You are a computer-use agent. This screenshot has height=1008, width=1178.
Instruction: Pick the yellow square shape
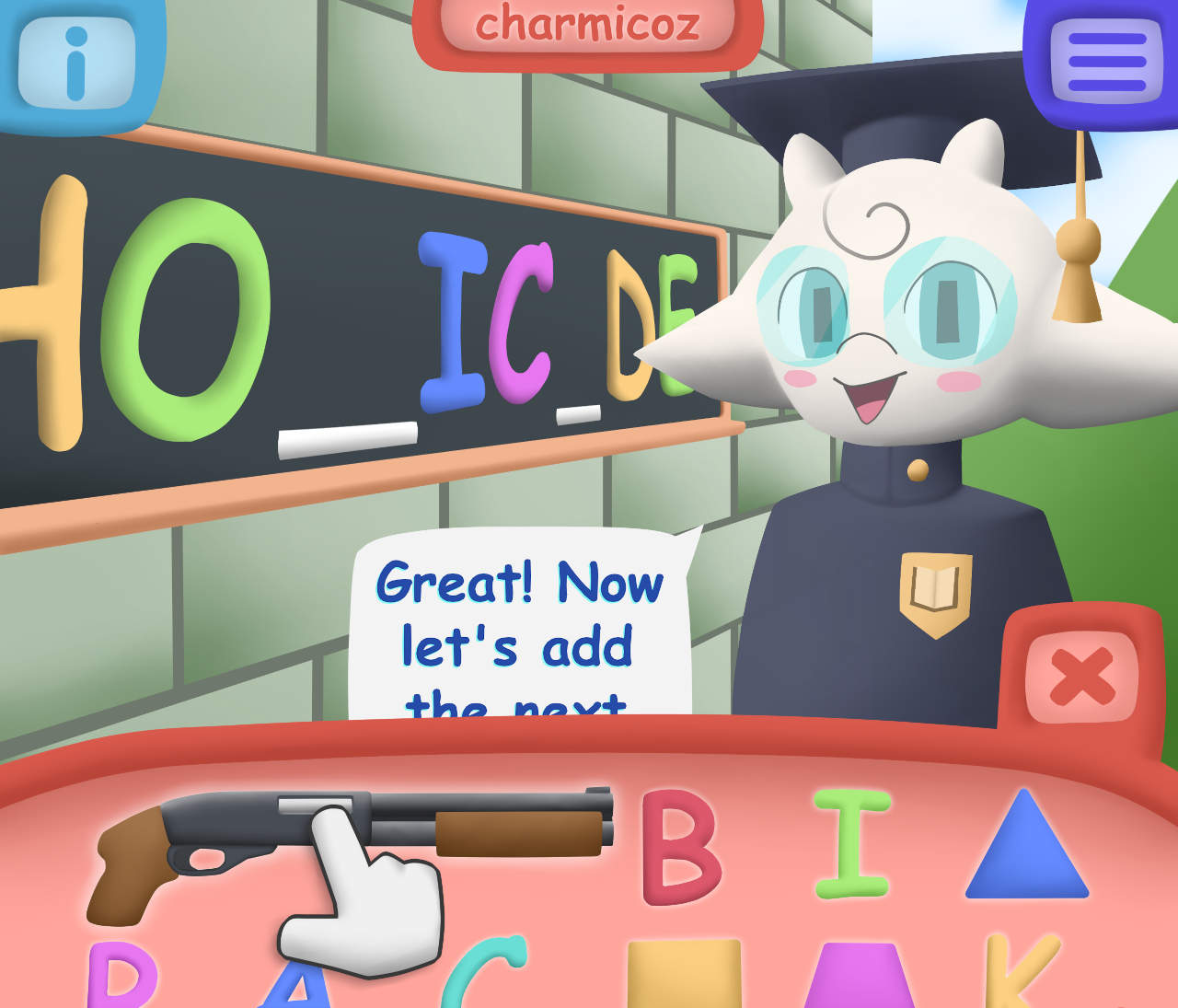(x=684, y=974)
